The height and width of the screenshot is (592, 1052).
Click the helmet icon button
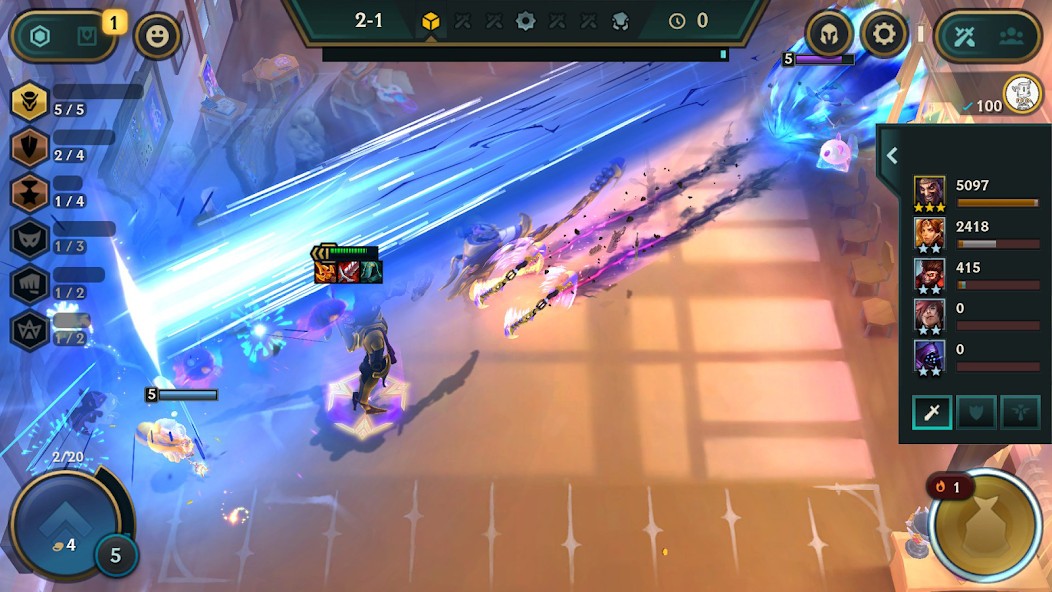(829, 36)
